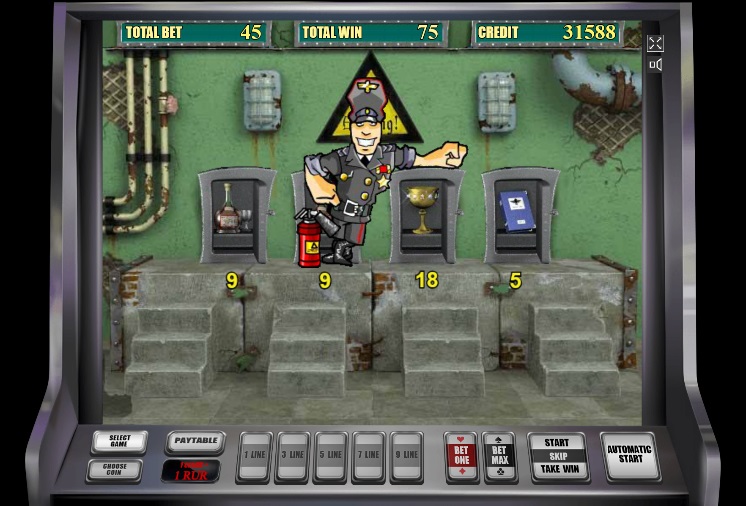The height and width of the screenshot is (506, 746).
Task: Toggle sound with the speaker icon
Action: (x=655, y=65)
